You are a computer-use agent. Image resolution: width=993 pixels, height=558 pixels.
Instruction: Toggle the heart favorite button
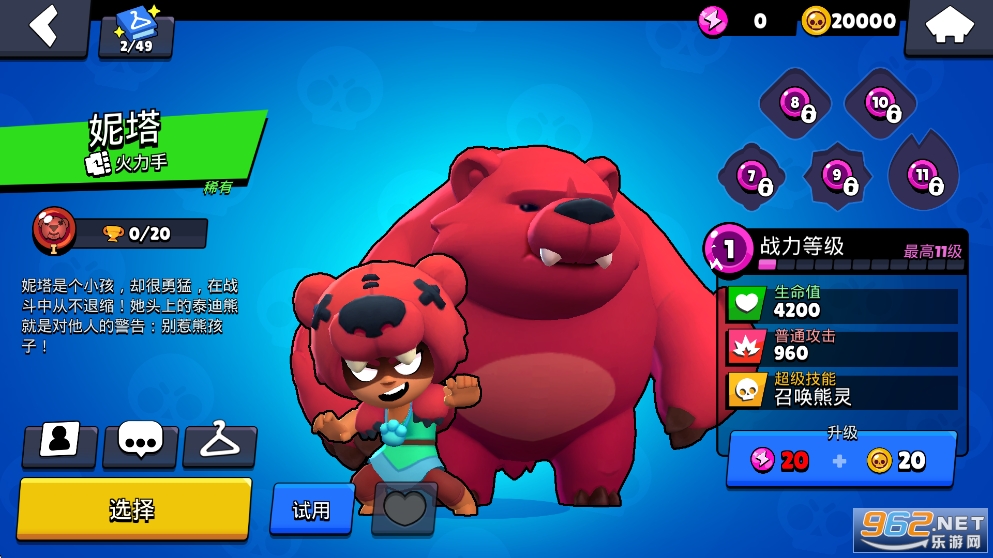[404, 510]
